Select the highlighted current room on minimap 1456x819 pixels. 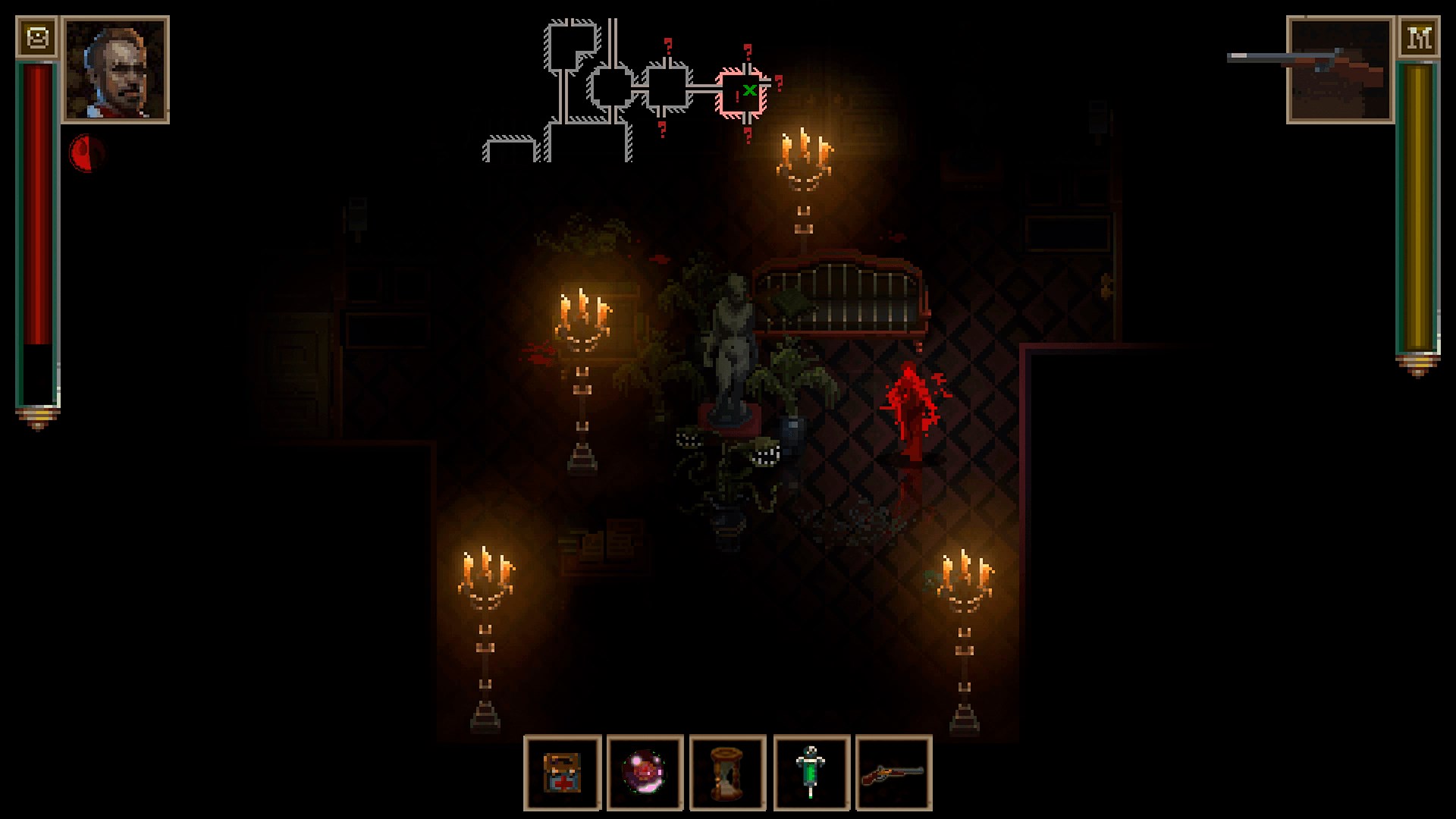[x=742, y=94]
